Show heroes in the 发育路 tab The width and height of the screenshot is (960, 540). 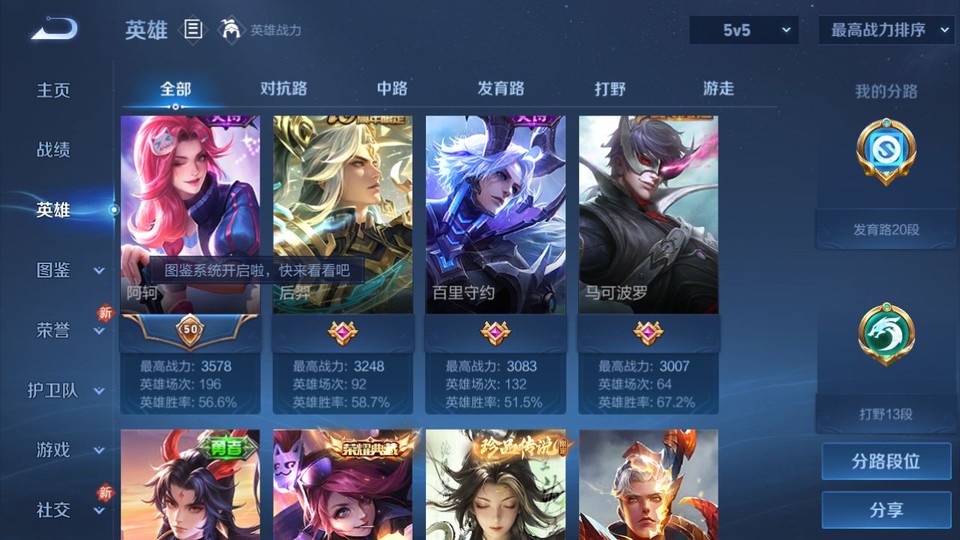(500, 88)
